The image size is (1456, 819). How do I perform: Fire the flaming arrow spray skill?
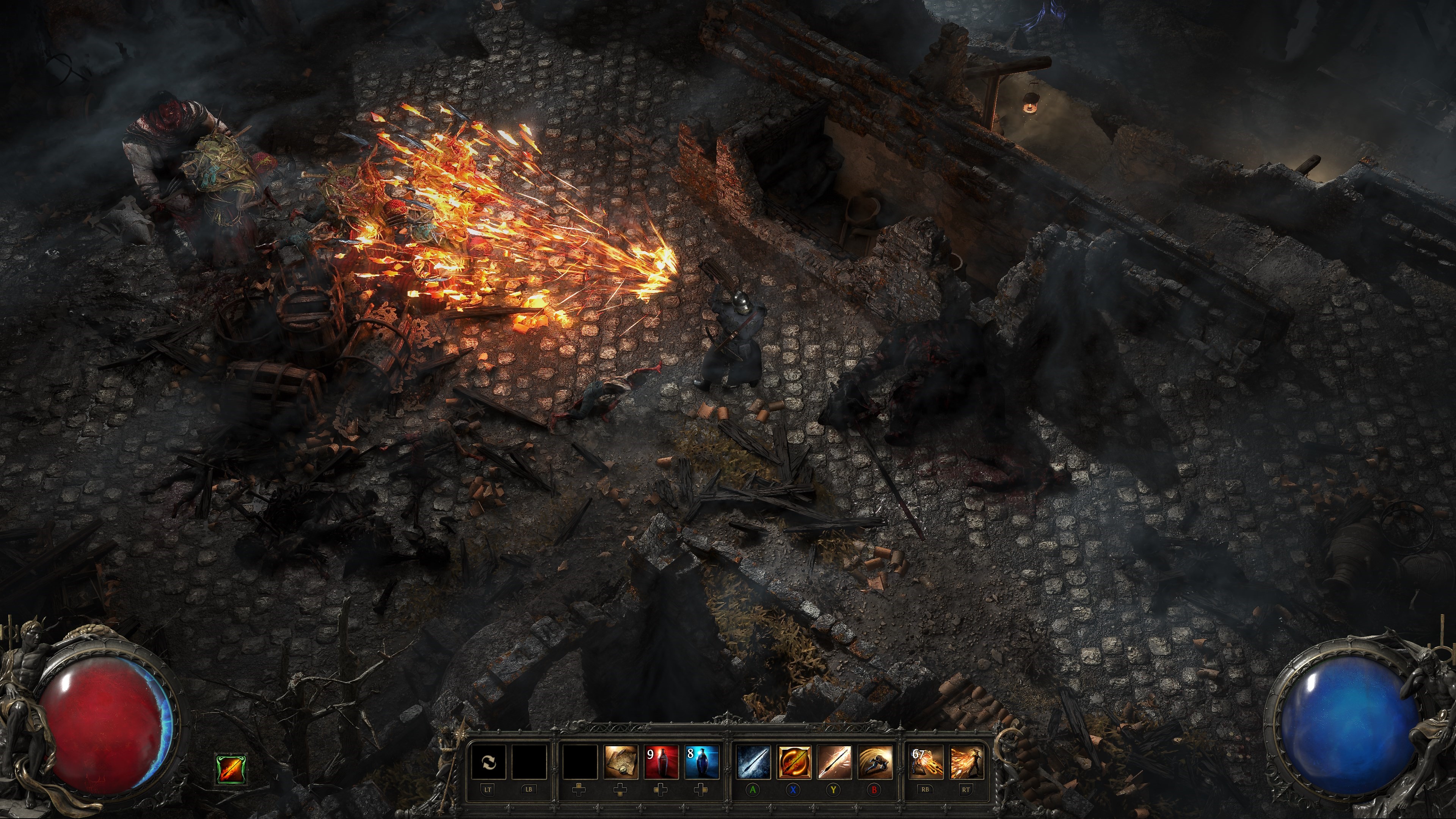[x=966, y=763]
